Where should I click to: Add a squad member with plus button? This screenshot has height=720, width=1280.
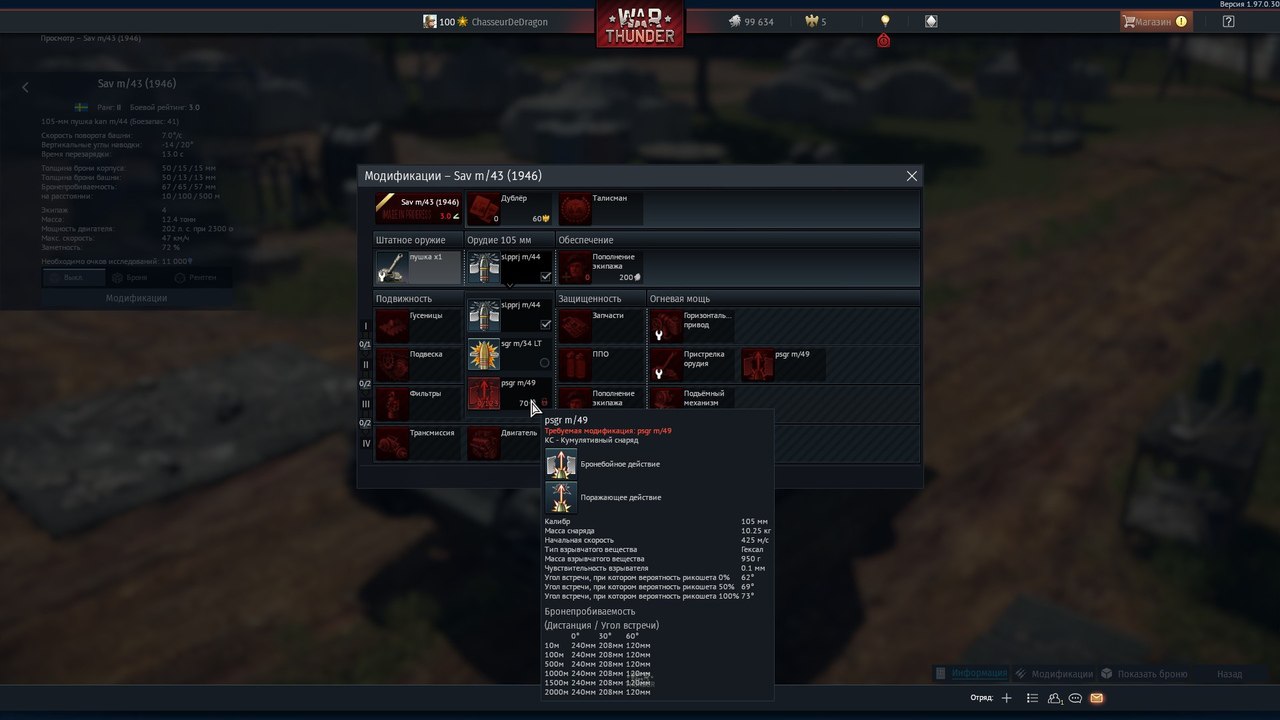click(x=1007, y=698)
